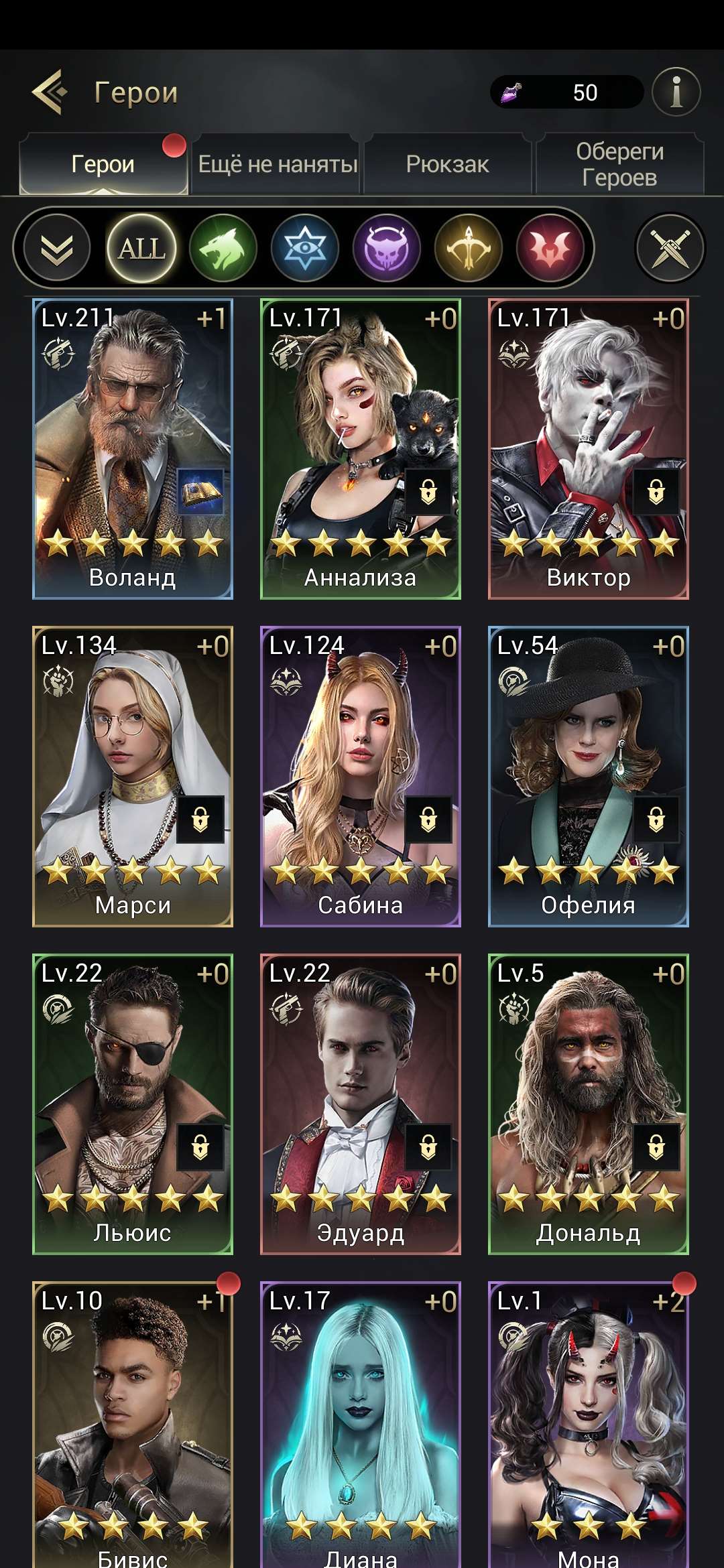
Task: Choose the hero card Льюис
Action: click(x=133, y=1104)
